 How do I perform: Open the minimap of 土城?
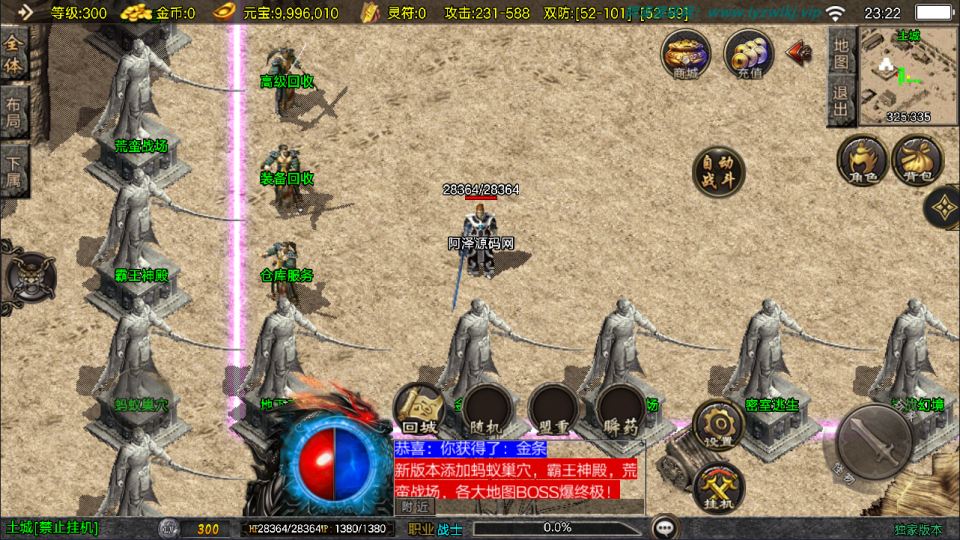894,74
